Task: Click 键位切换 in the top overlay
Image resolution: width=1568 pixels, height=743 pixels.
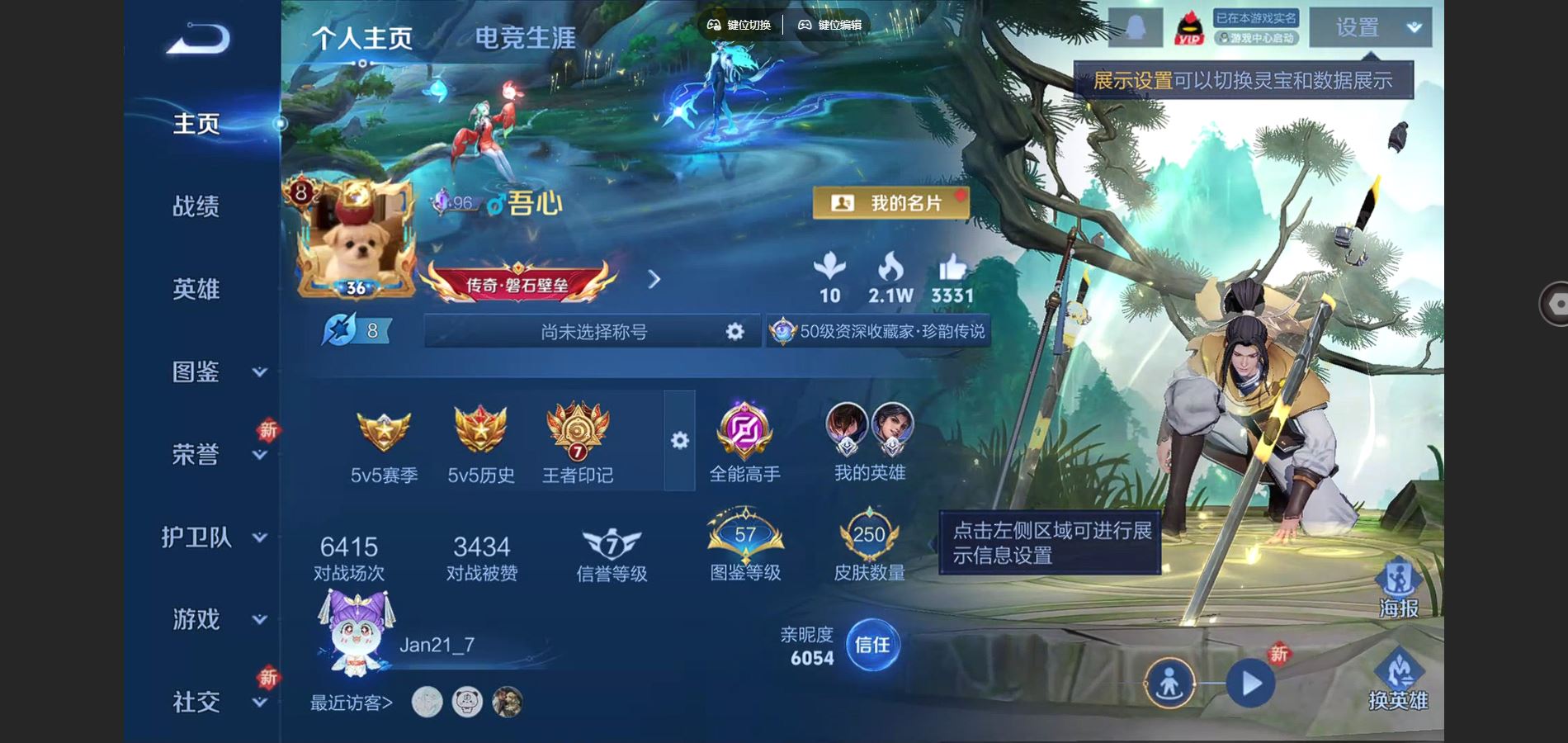Action: [739, 25]
